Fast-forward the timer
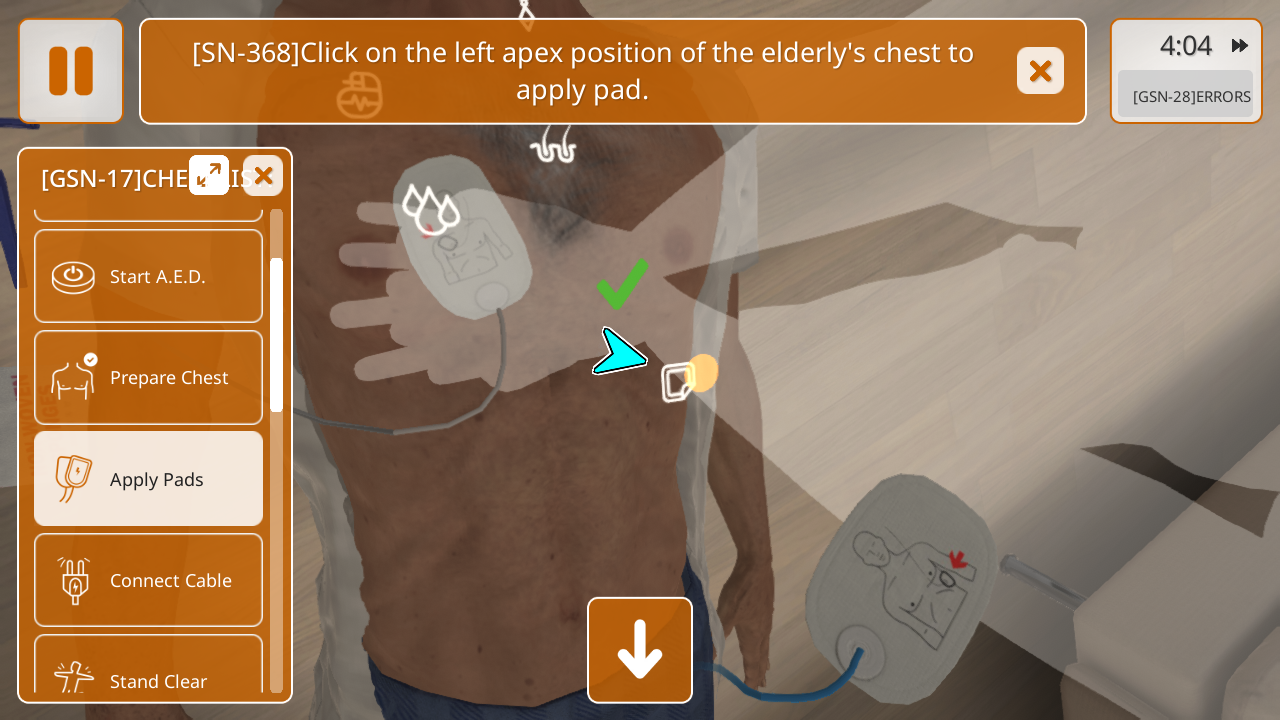Viewport: 1280px width, 720px height. coord(1240,46)
